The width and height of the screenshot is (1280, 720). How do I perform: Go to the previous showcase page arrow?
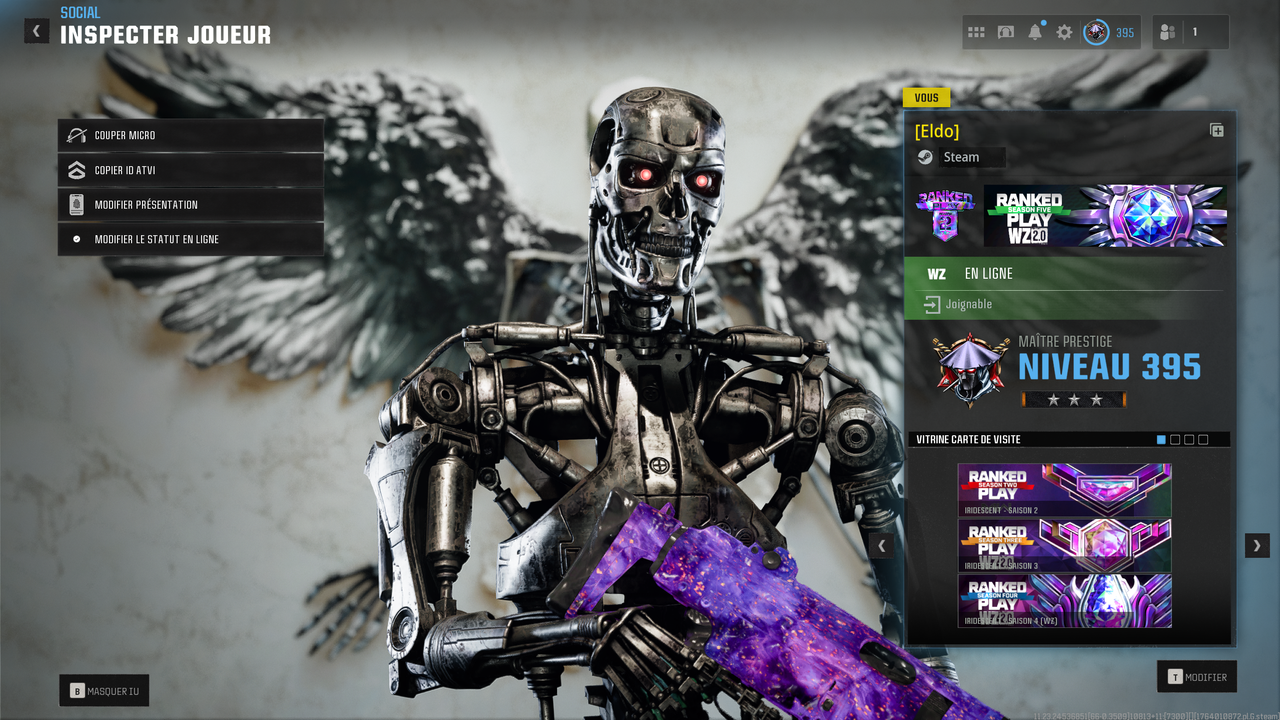(x=882, y=545)
